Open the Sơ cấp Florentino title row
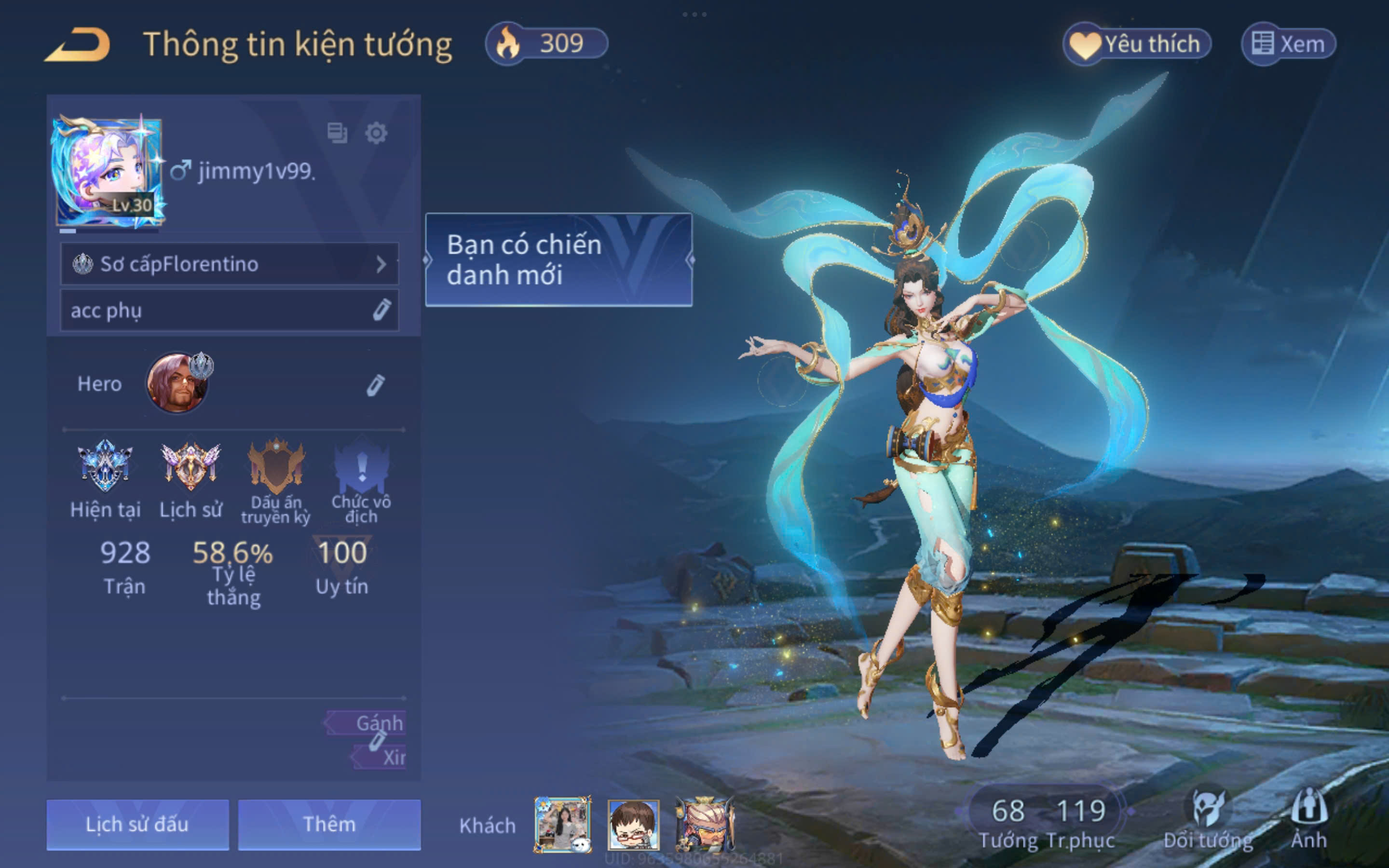The image size is (1389, 868). click(230, 264)
